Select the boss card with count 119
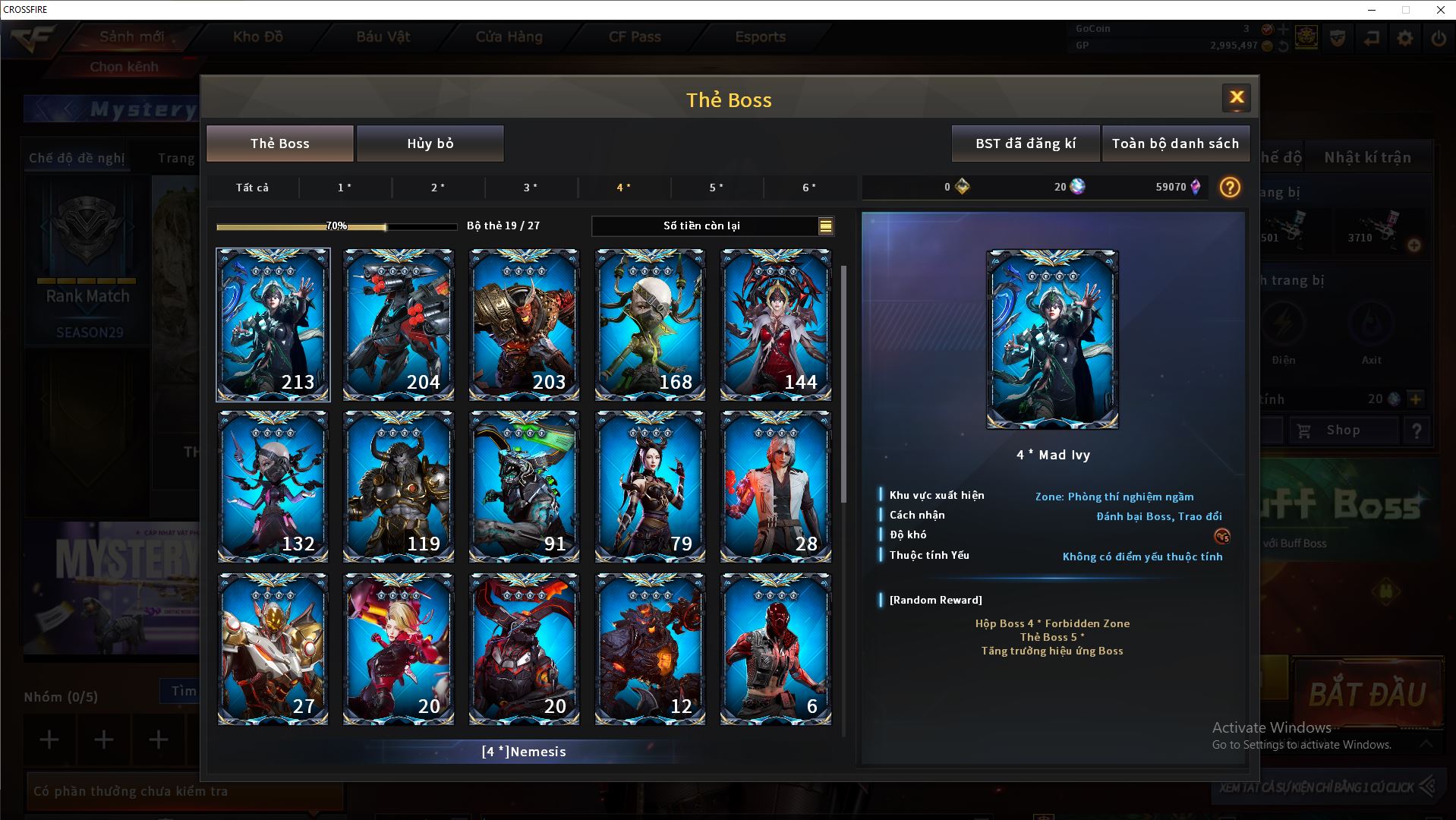Viewport: 1456px width, 820px height. point(399,487)
